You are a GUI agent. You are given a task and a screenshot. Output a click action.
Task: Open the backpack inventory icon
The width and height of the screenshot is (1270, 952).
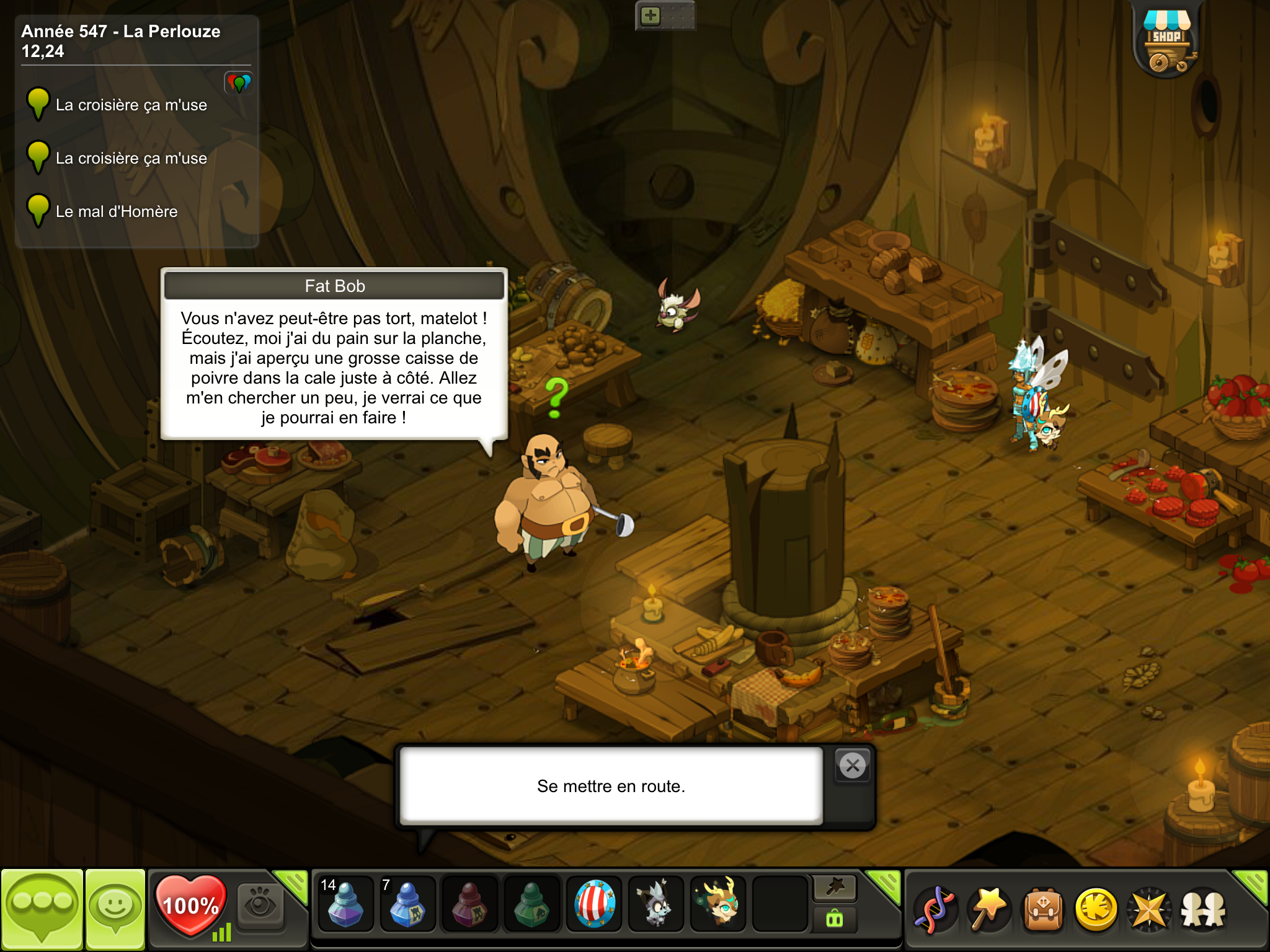pos(1044,910)
